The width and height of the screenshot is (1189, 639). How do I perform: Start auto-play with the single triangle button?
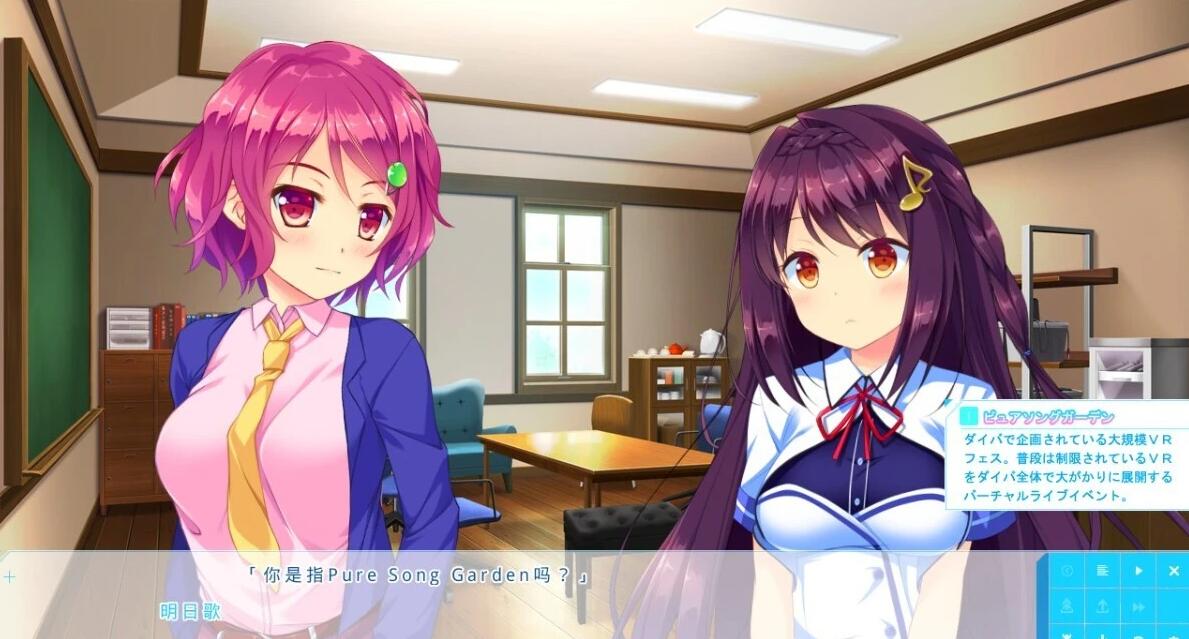[1138, 570]
